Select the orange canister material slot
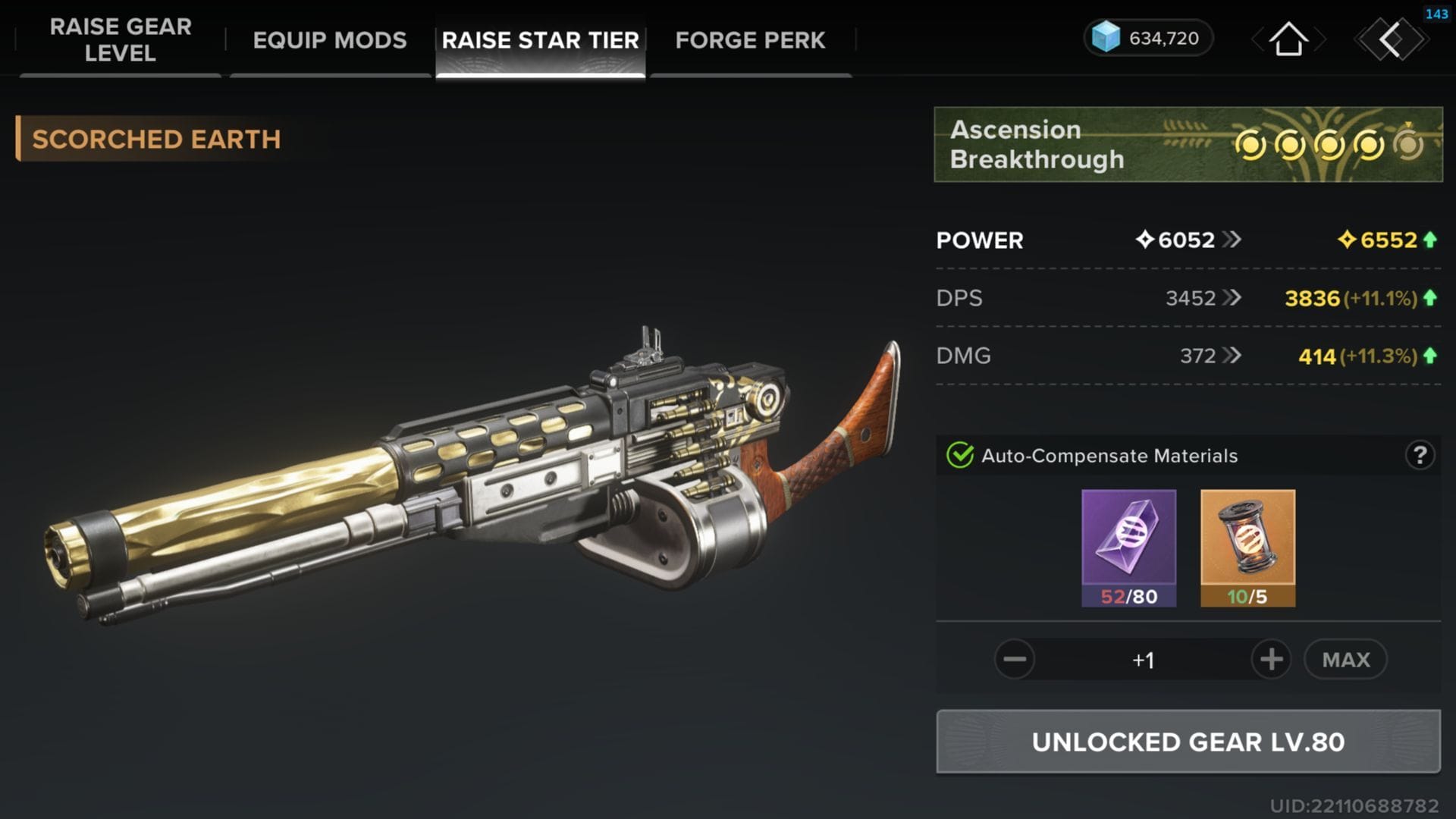Viewport: 1456px width, 819px height. tap(1247, 548)
